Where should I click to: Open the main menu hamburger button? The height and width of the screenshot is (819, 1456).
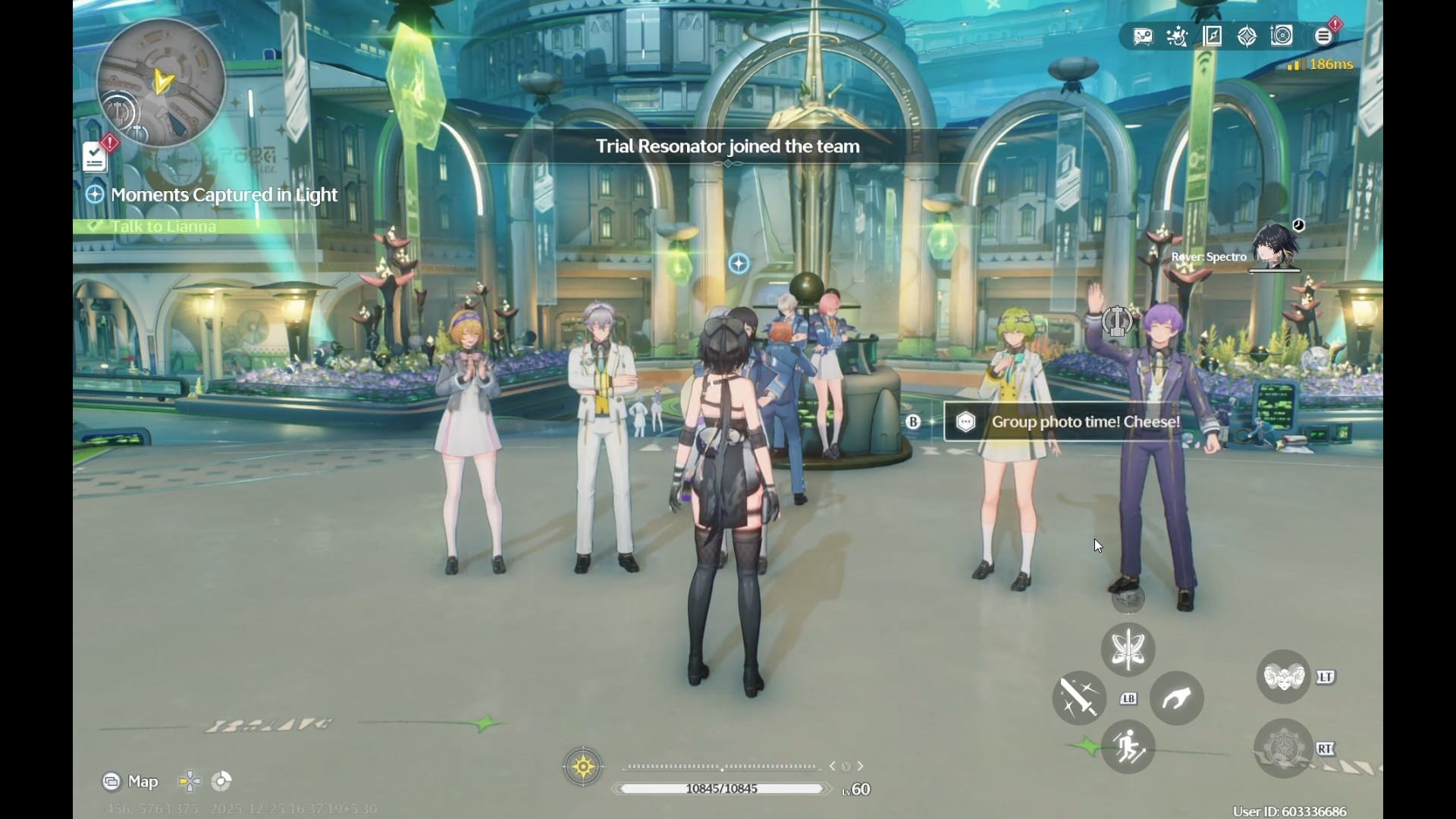1323,36
